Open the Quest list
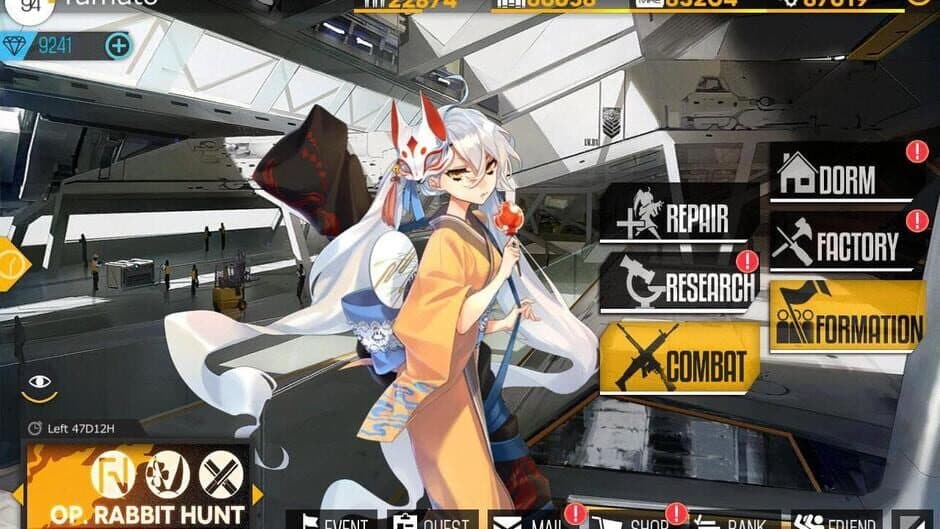 pos(432,521)
